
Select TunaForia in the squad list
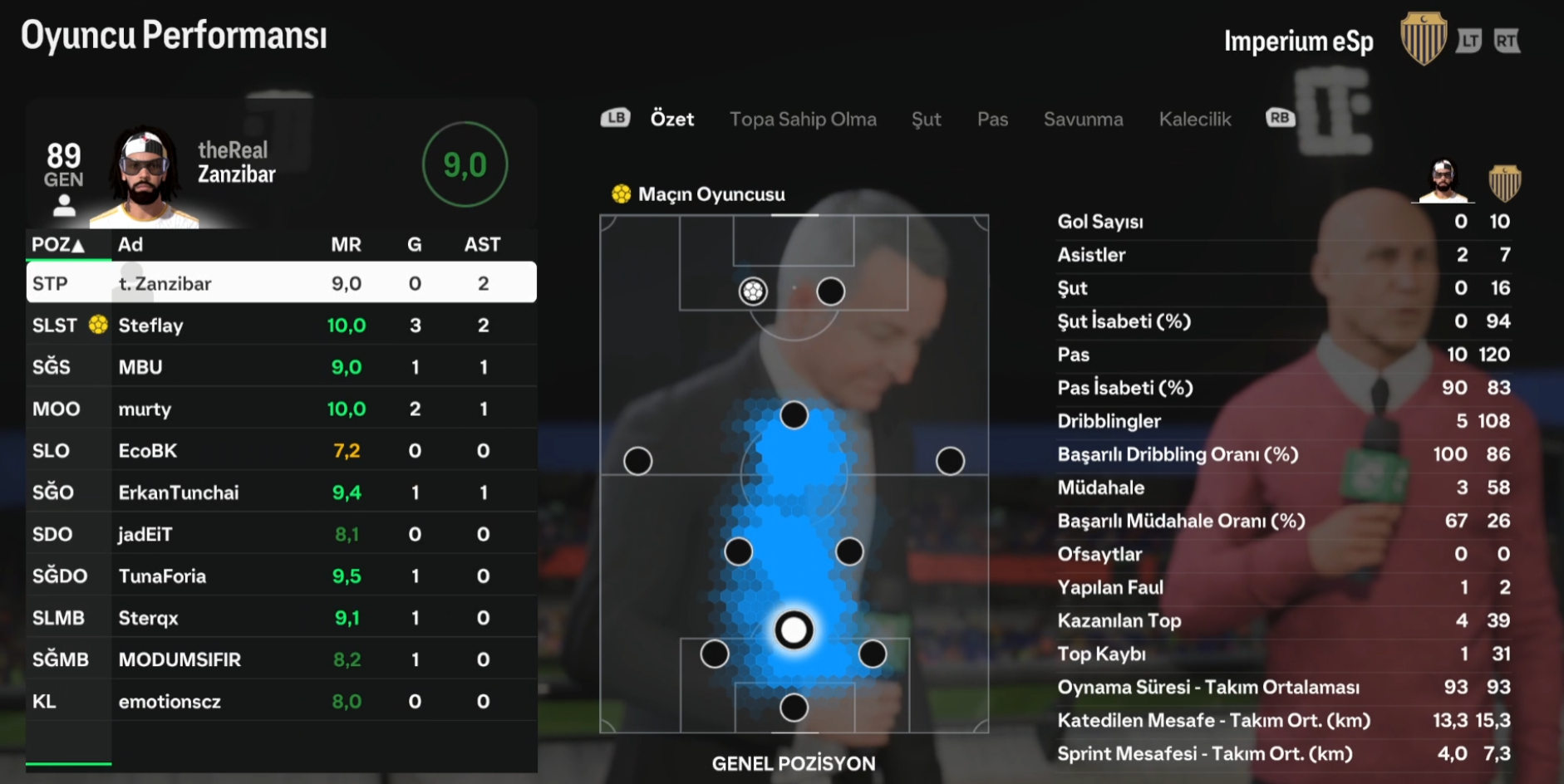tap(281, 576)
